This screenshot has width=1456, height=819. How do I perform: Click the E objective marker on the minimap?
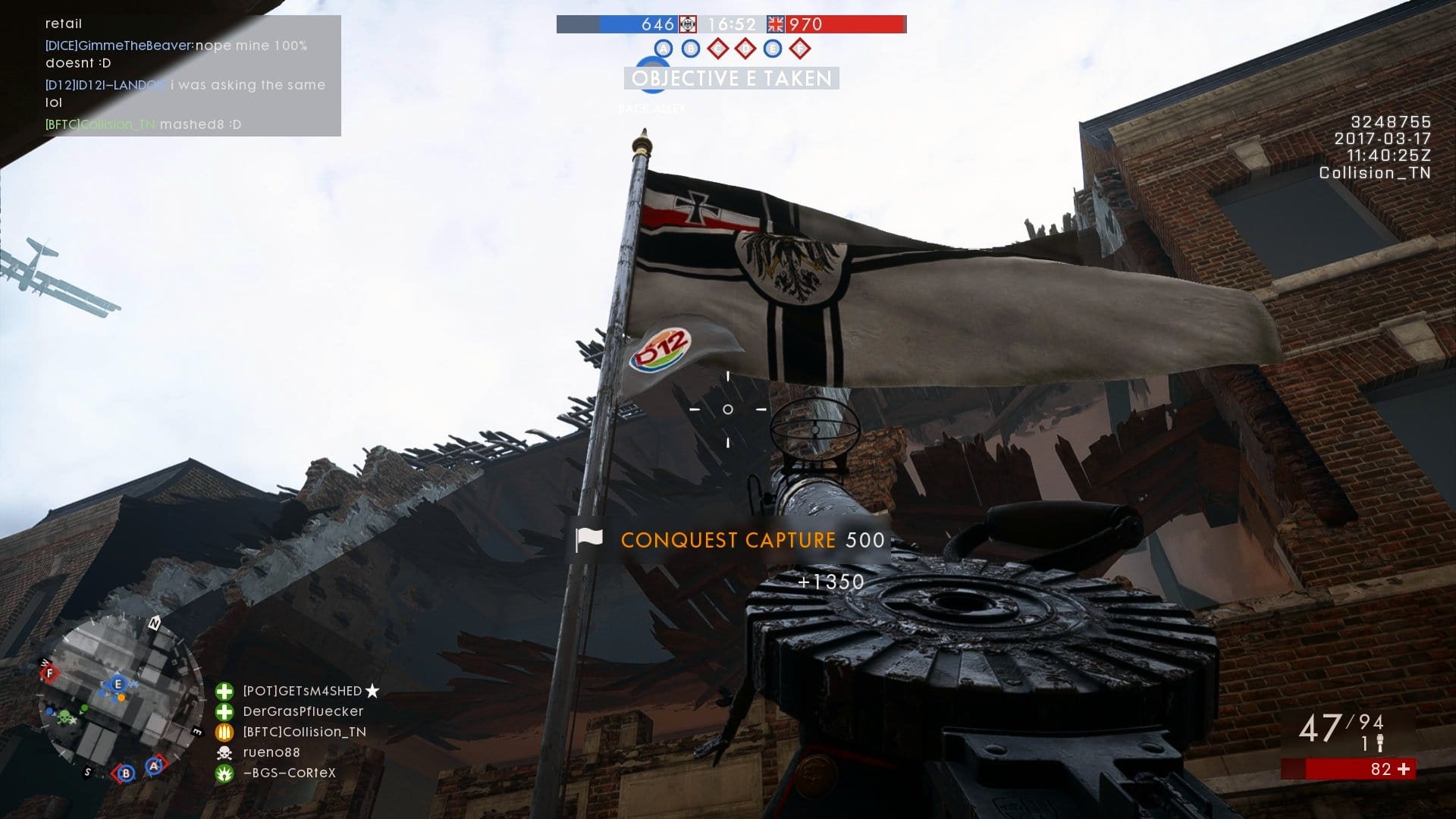click(x=118, y=684)
